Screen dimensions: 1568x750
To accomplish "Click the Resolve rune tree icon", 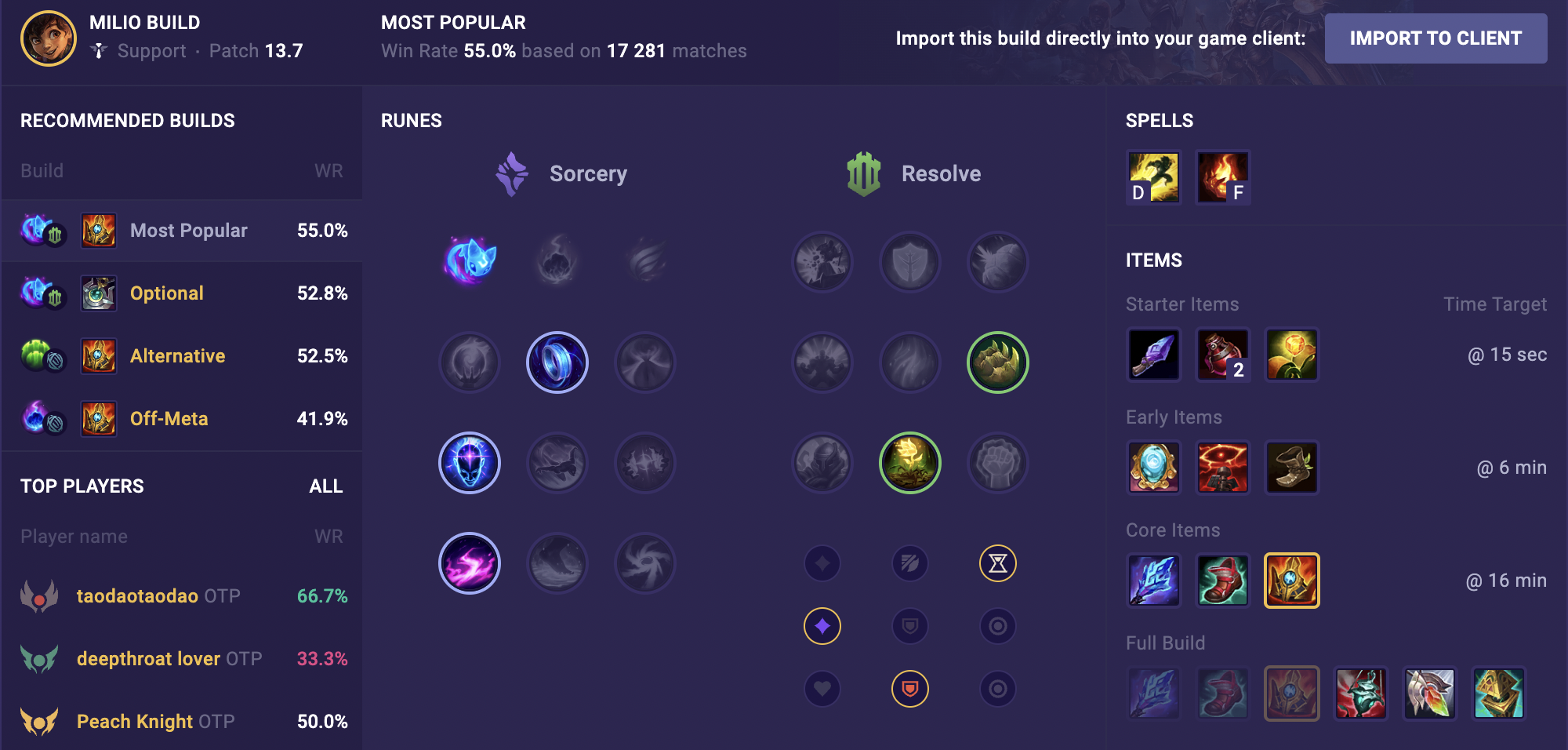I will coord(862,173).
